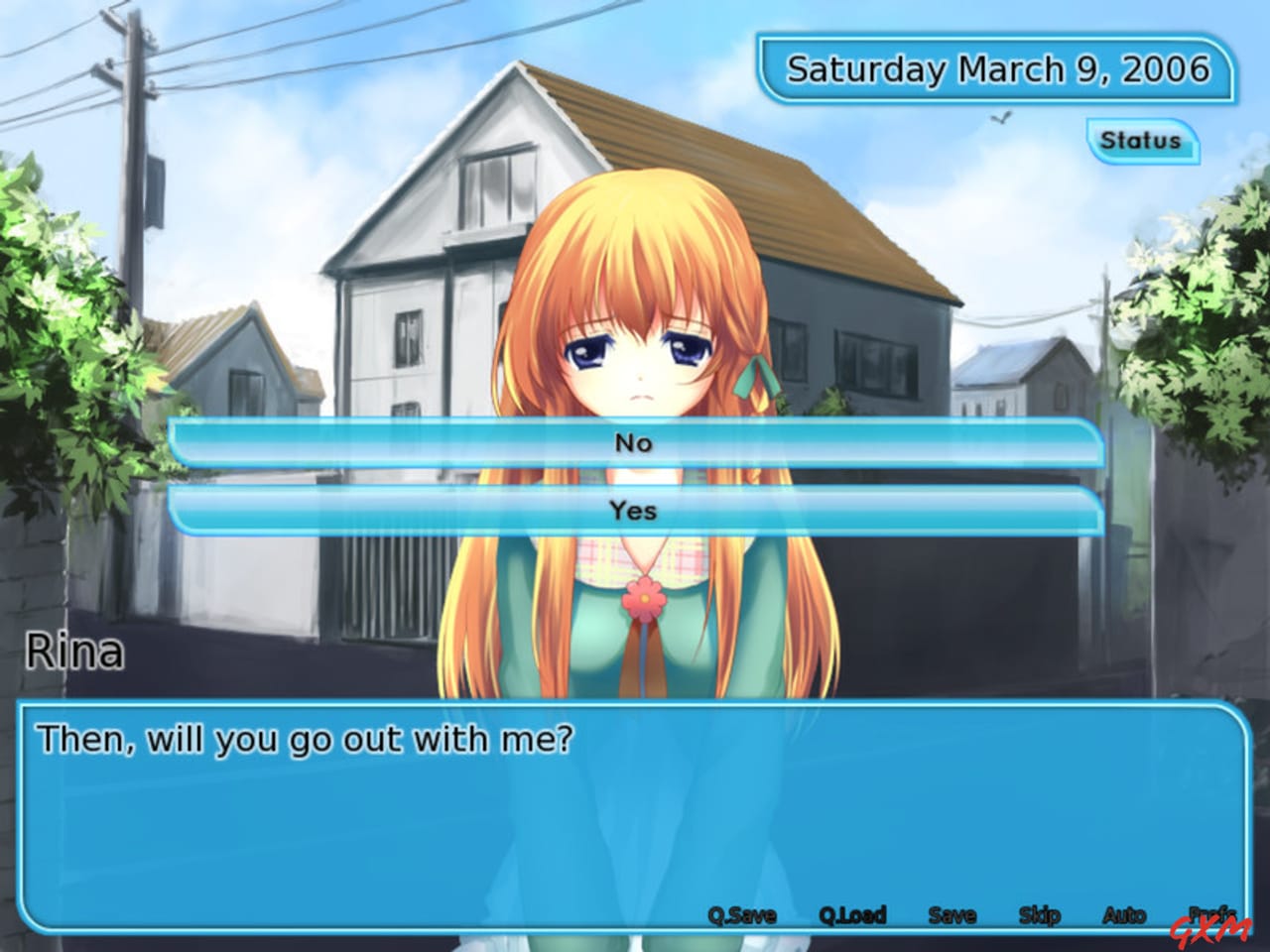Viewport: 1270px width, 952px height.
Task: Enable Skip mode
Action: pos(1038,915)
